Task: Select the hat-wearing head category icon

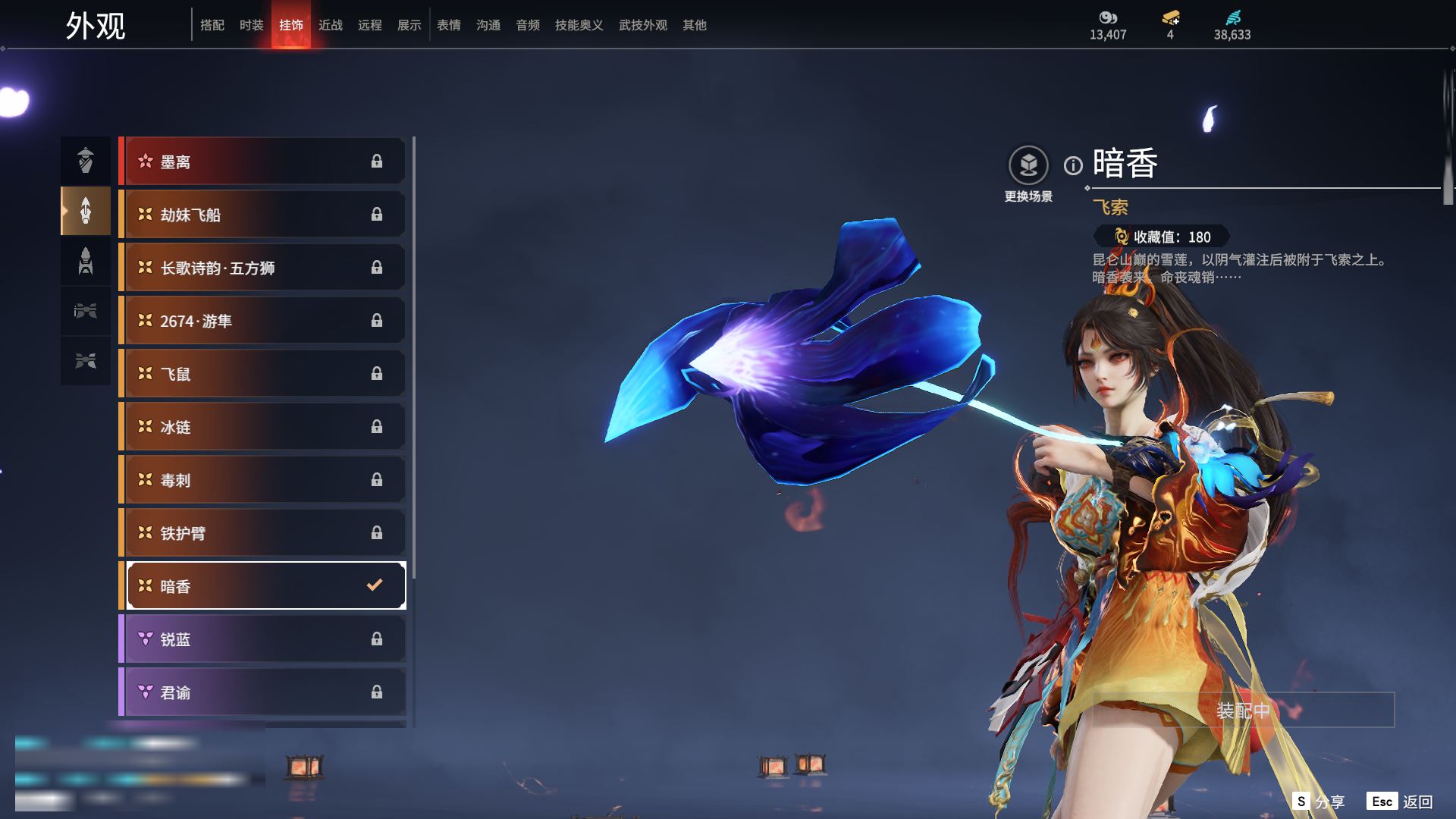Action: tap(86, 161)
